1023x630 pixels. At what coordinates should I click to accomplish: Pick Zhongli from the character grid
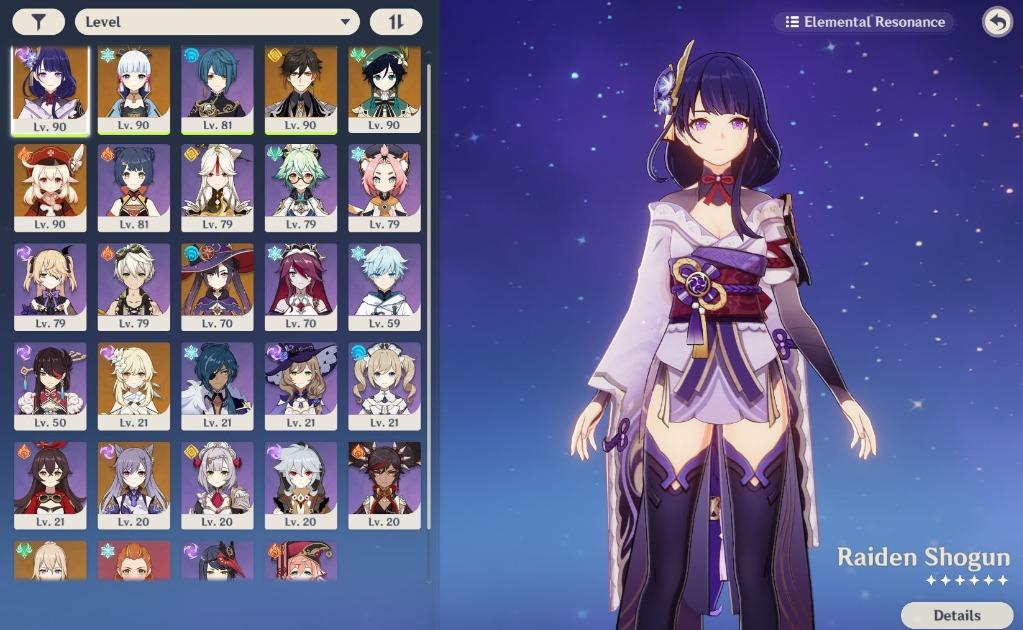[301, 88]
